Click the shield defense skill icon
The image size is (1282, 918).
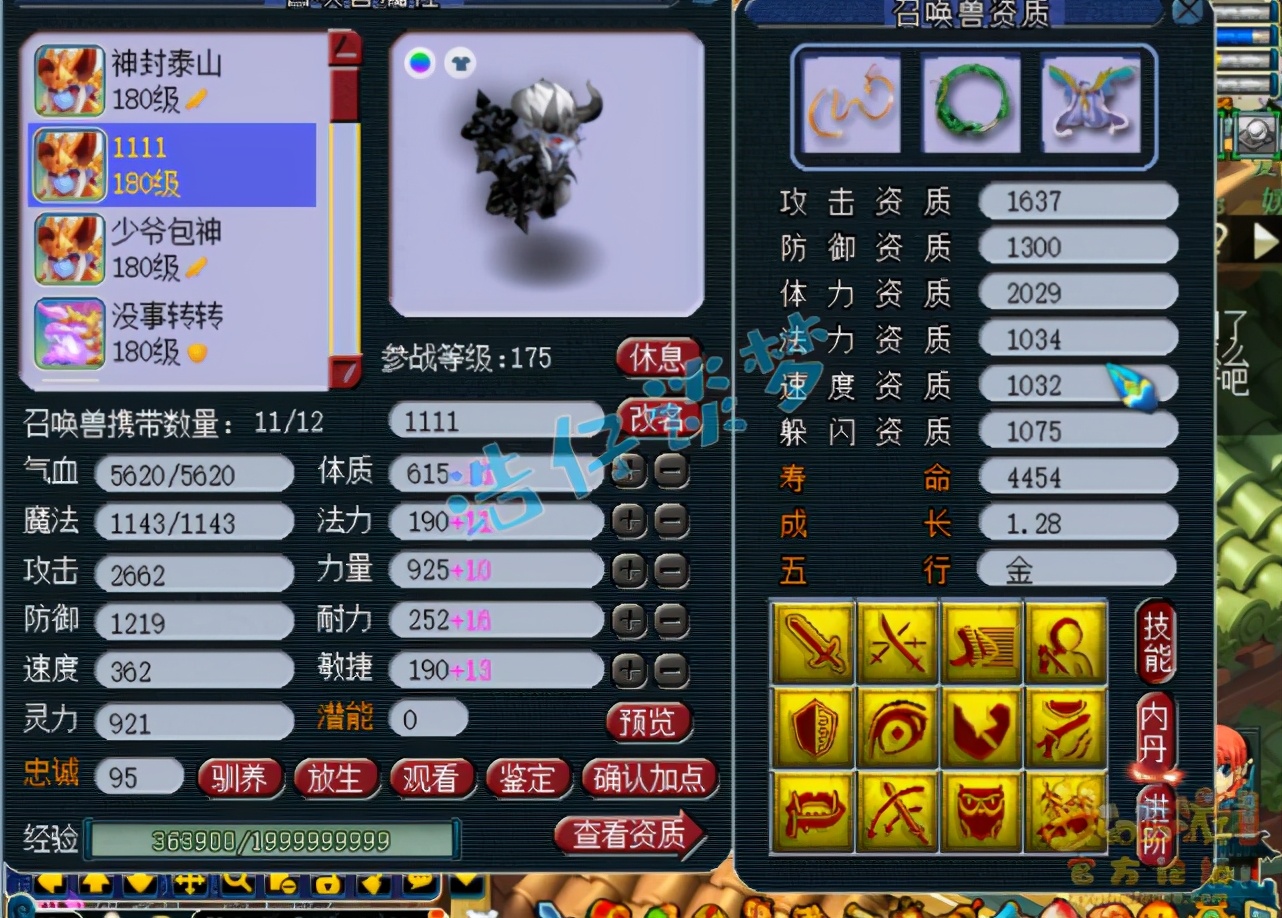pos(812,725)
